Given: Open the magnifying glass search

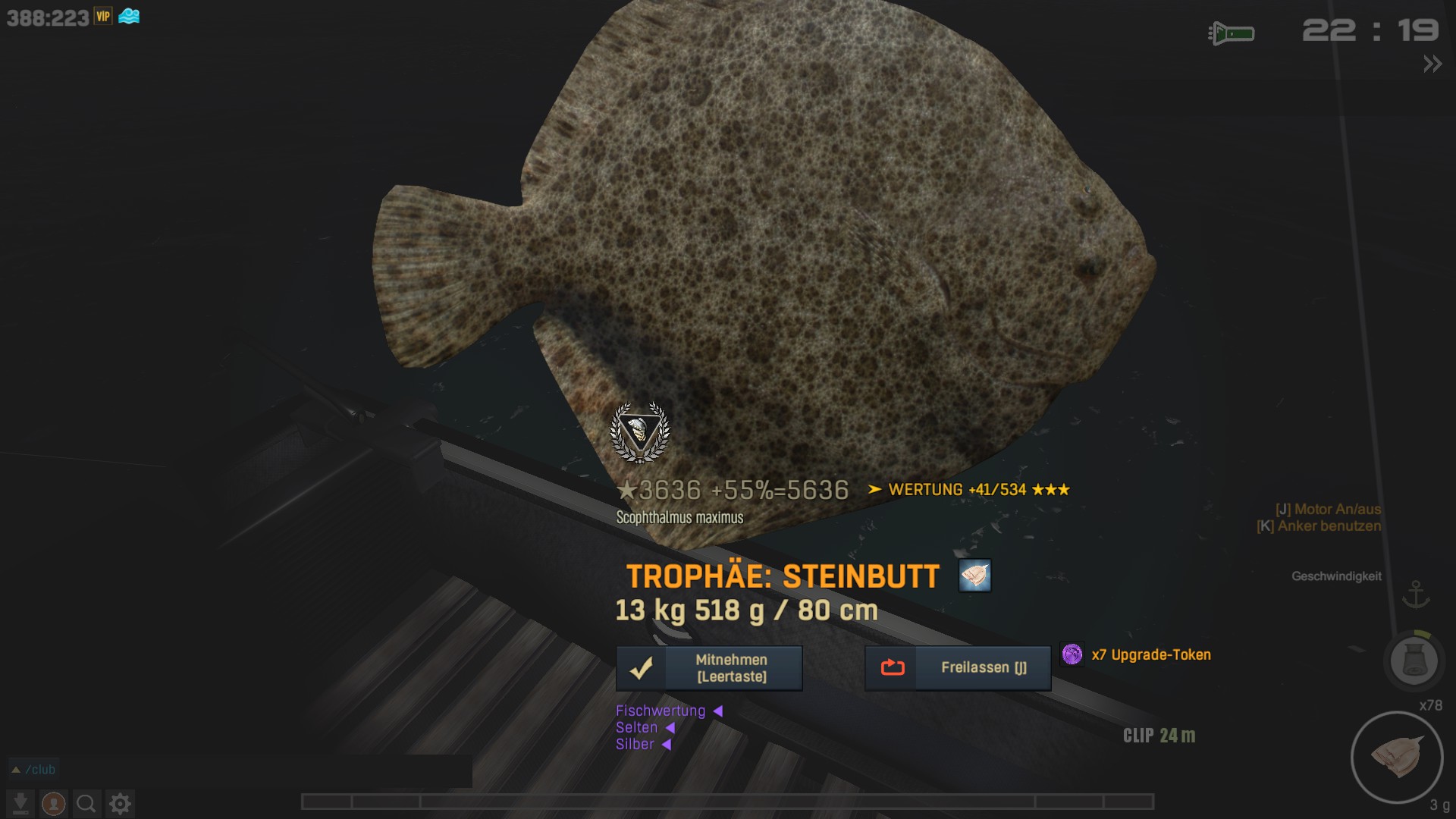Looking at the screenshot, I should pyautogui.click(x=86, y=803).
